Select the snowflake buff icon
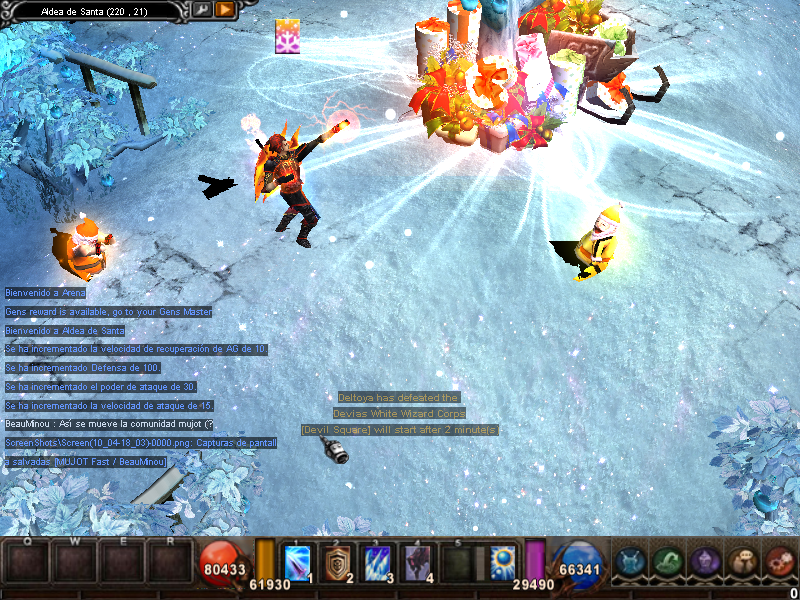This screenshot has height=600, width=800. [x=289, y=36]
